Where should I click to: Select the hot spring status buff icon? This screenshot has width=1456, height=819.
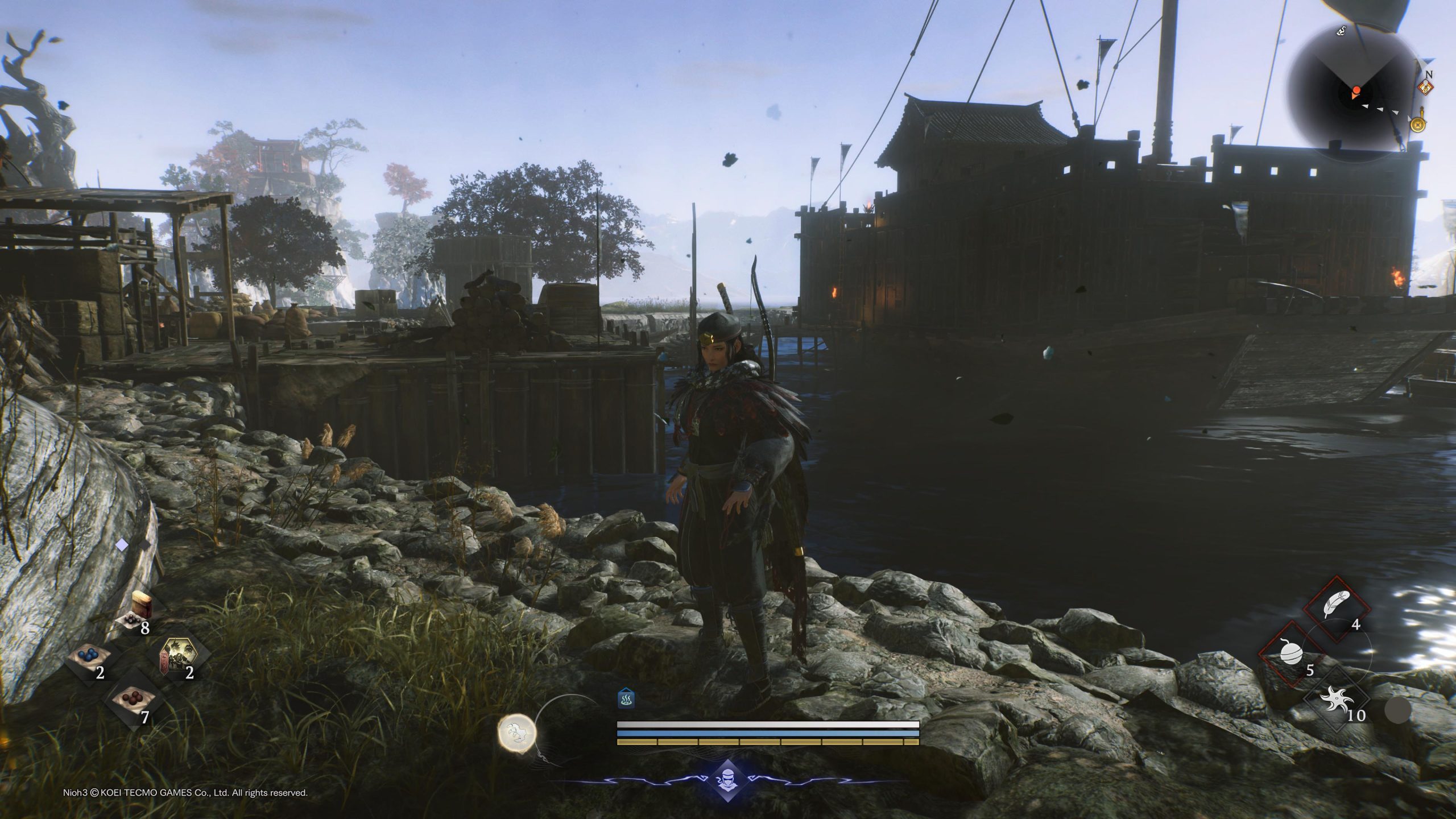[x=626, y=699]
